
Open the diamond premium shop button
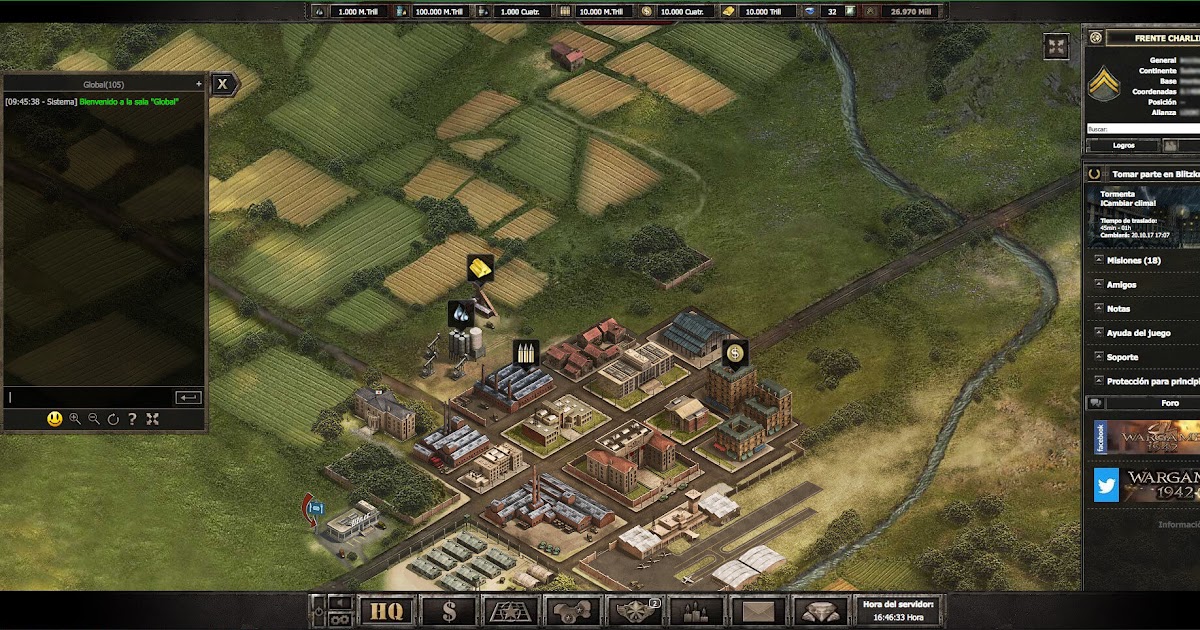(820, 610)
